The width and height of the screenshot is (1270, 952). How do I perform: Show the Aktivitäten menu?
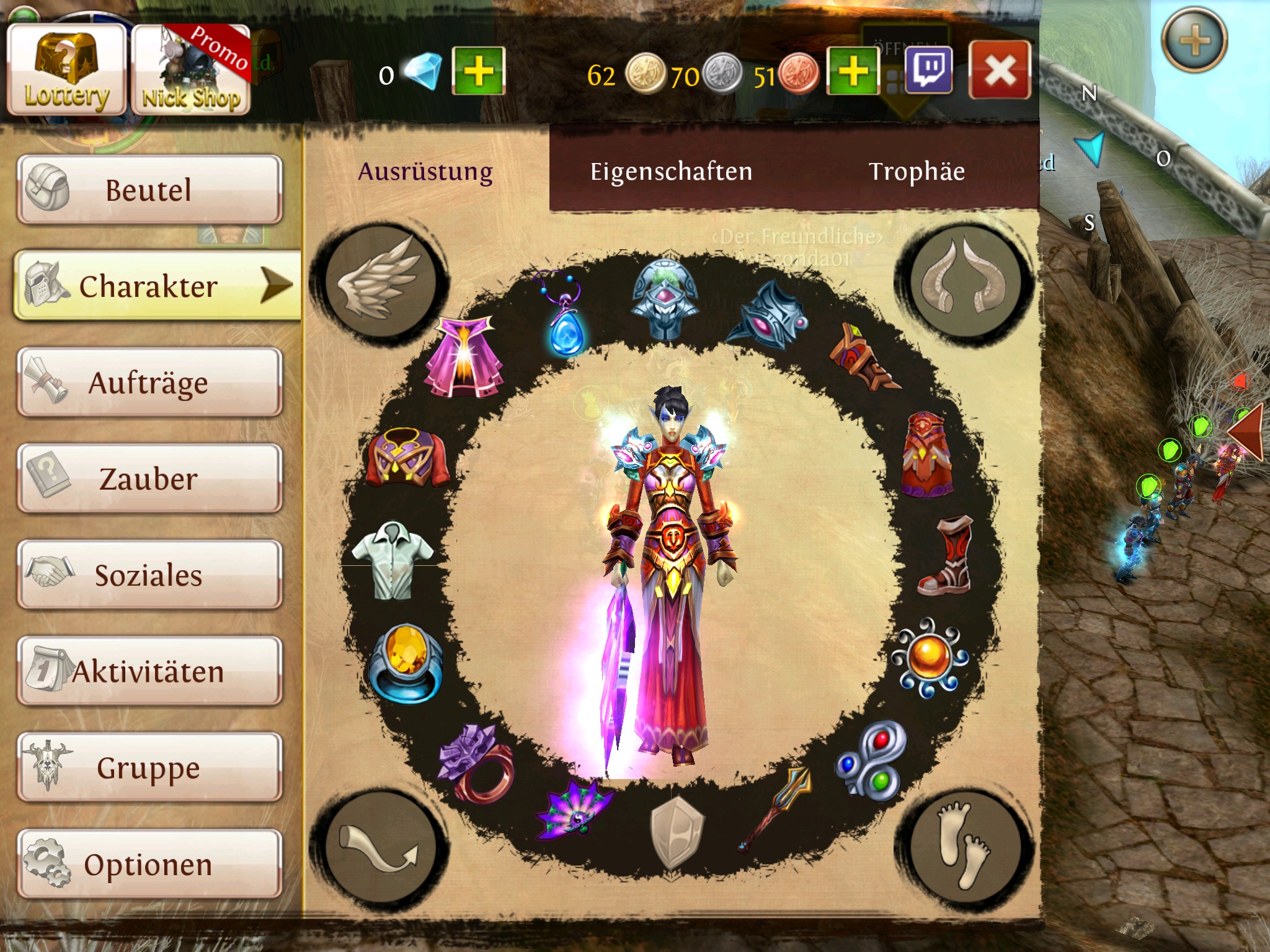[x=149, y=671]
